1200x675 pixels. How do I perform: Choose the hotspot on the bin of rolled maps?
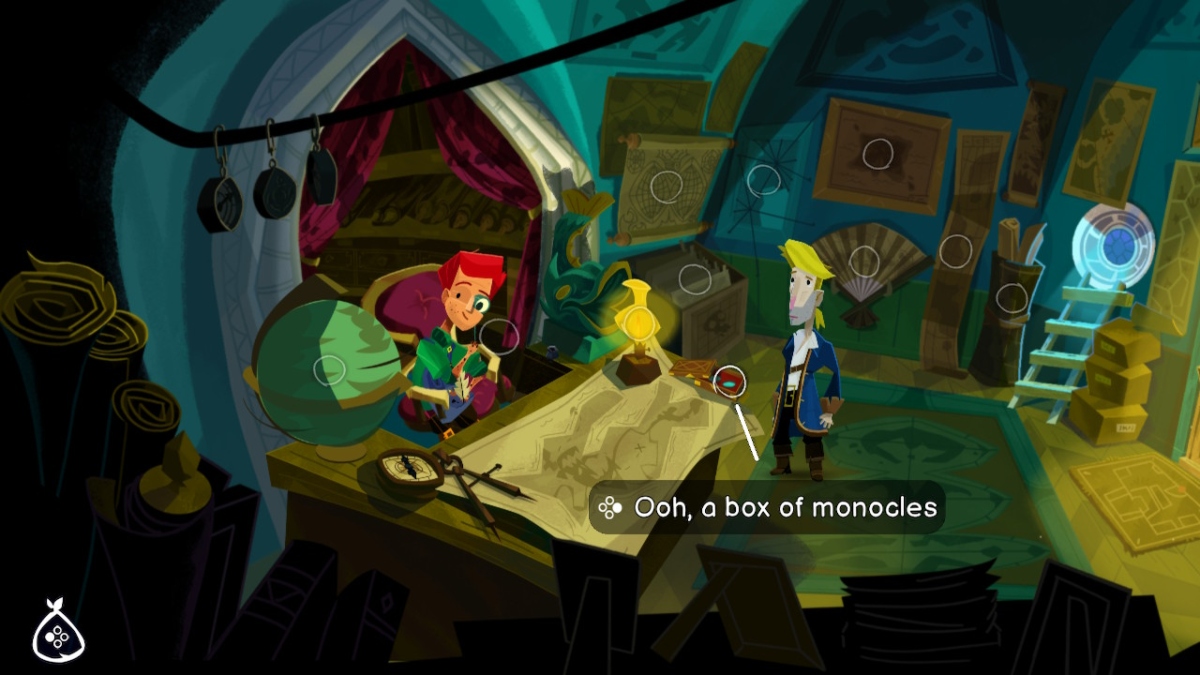click(x=1012, y=298)
